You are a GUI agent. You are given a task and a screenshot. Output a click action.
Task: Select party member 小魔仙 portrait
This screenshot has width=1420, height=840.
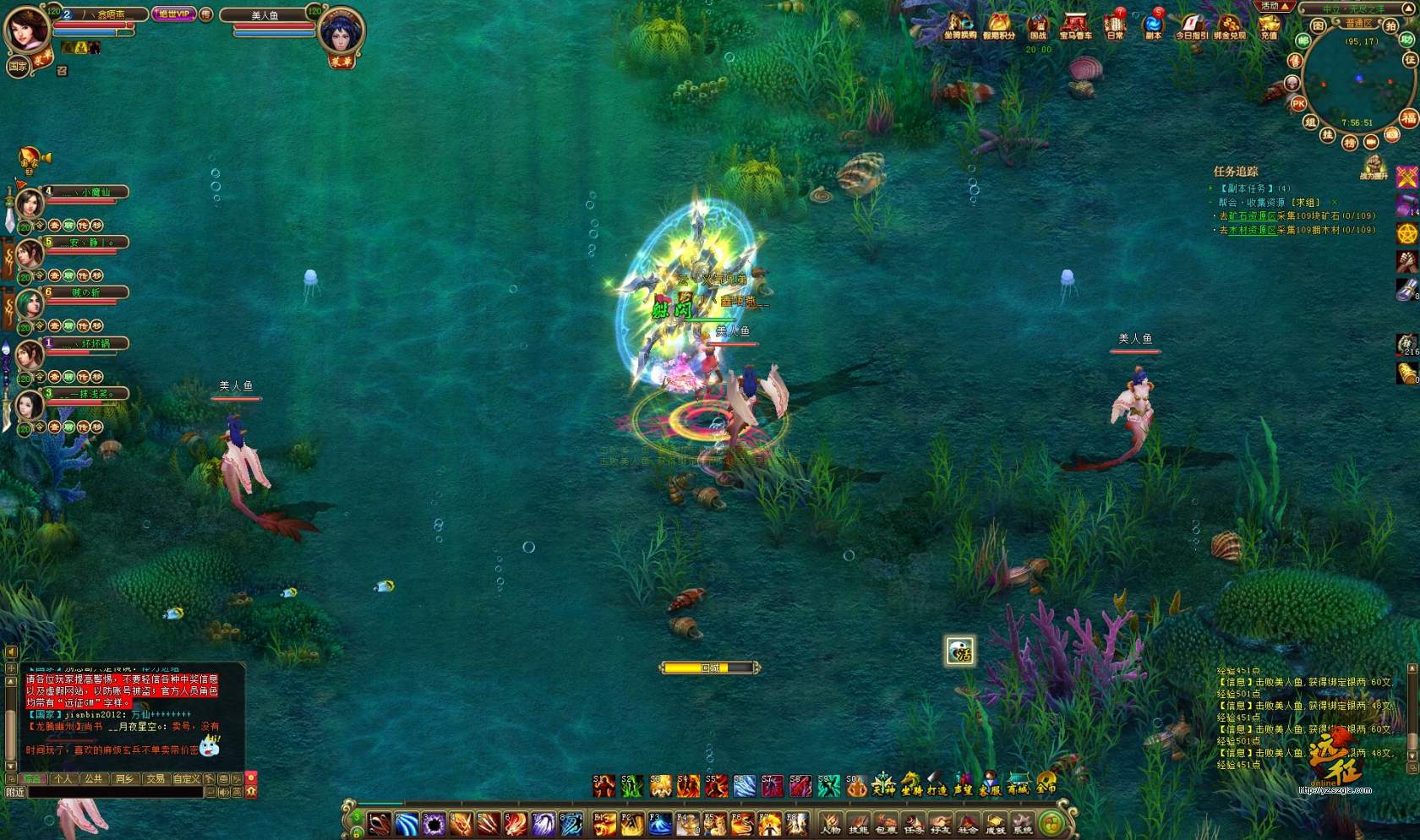30,203
